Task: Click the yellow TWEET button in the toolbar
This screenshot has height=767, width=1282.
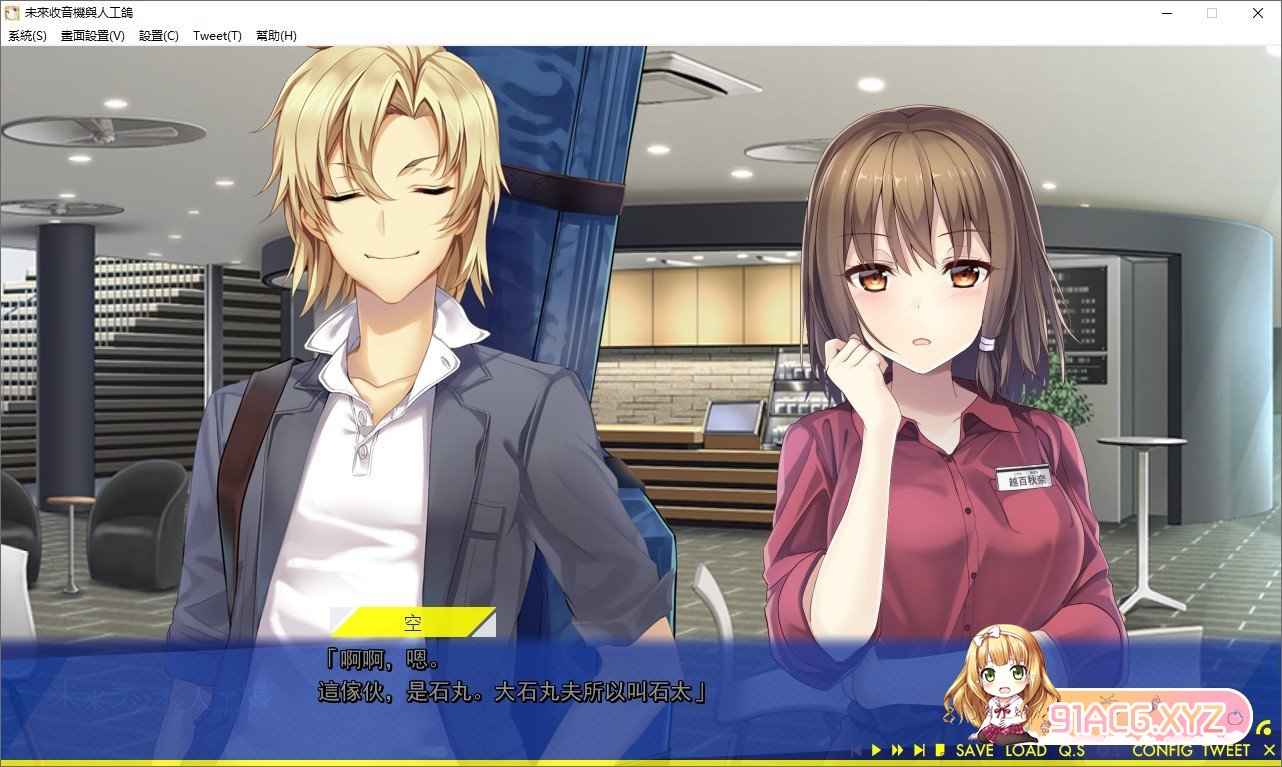Action: pyautogui.click(x=1226, y=750)
